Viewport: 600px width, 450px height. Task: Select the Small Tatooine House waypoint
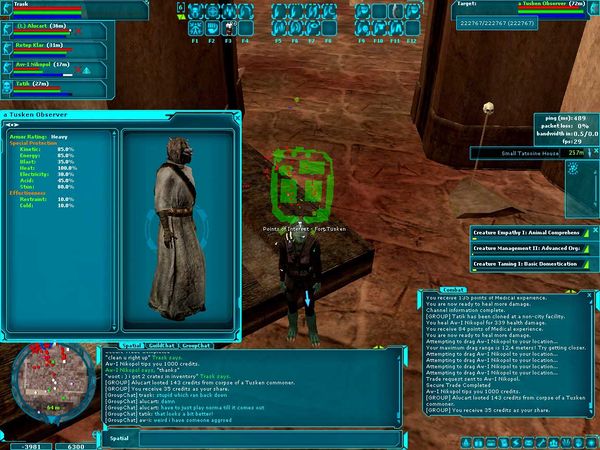[x=520, y=153]
